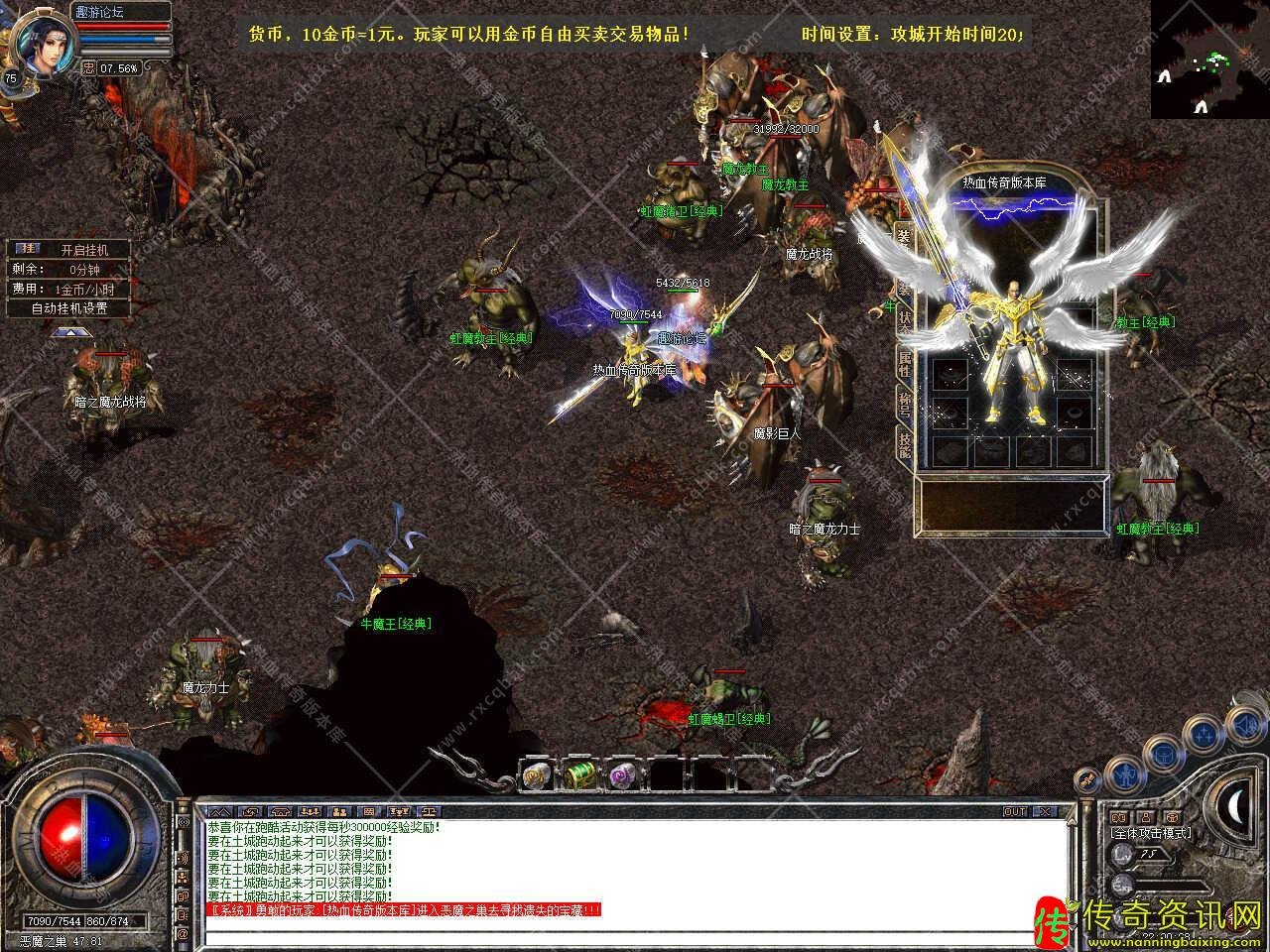The width and height of the screenshot is (1270, 952).
Task: Open the skills orb with star icons
Action: coord(1206,735)
